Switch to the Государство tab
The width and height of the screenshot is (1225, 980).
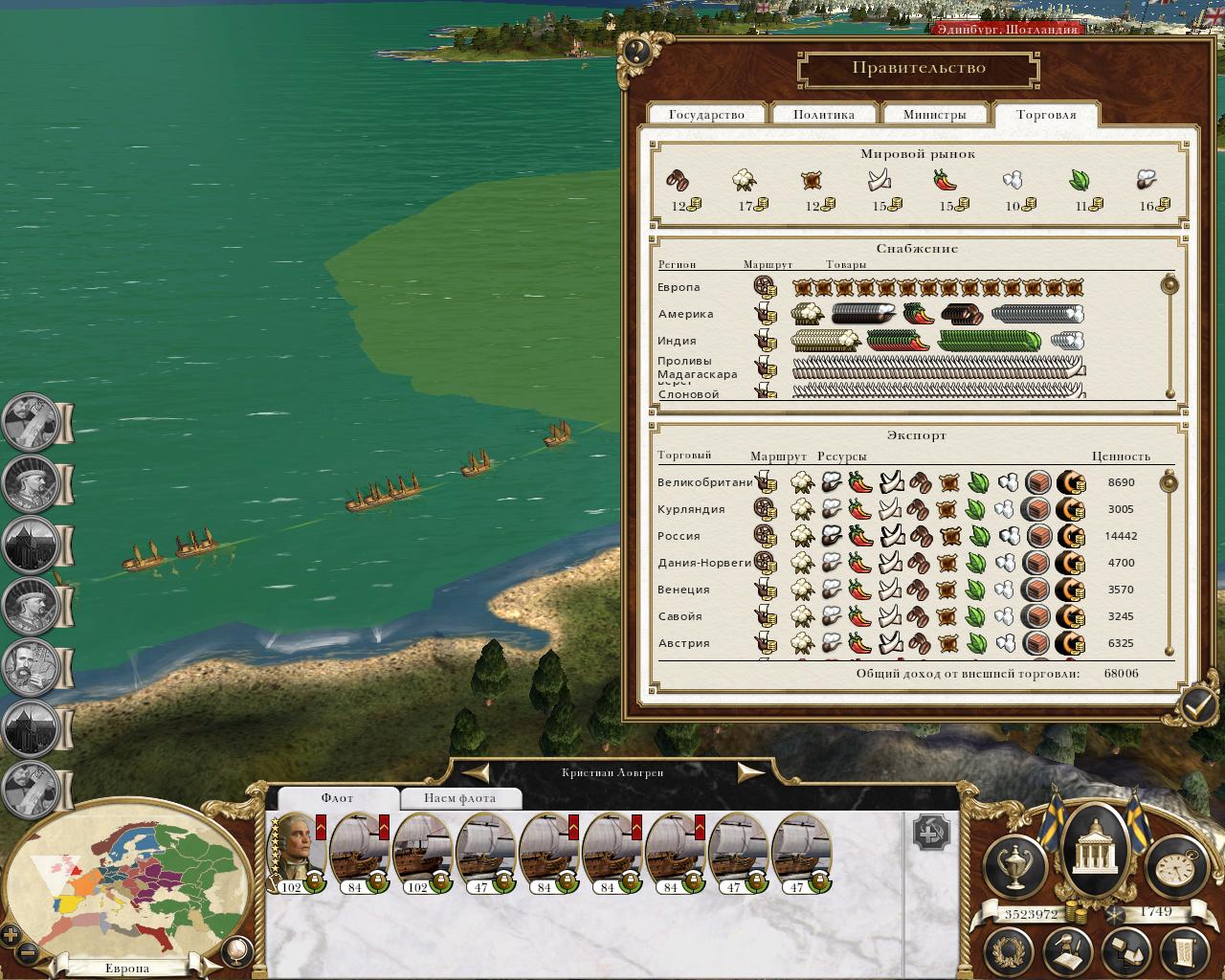pyautogui.click(x=706, y=114)
